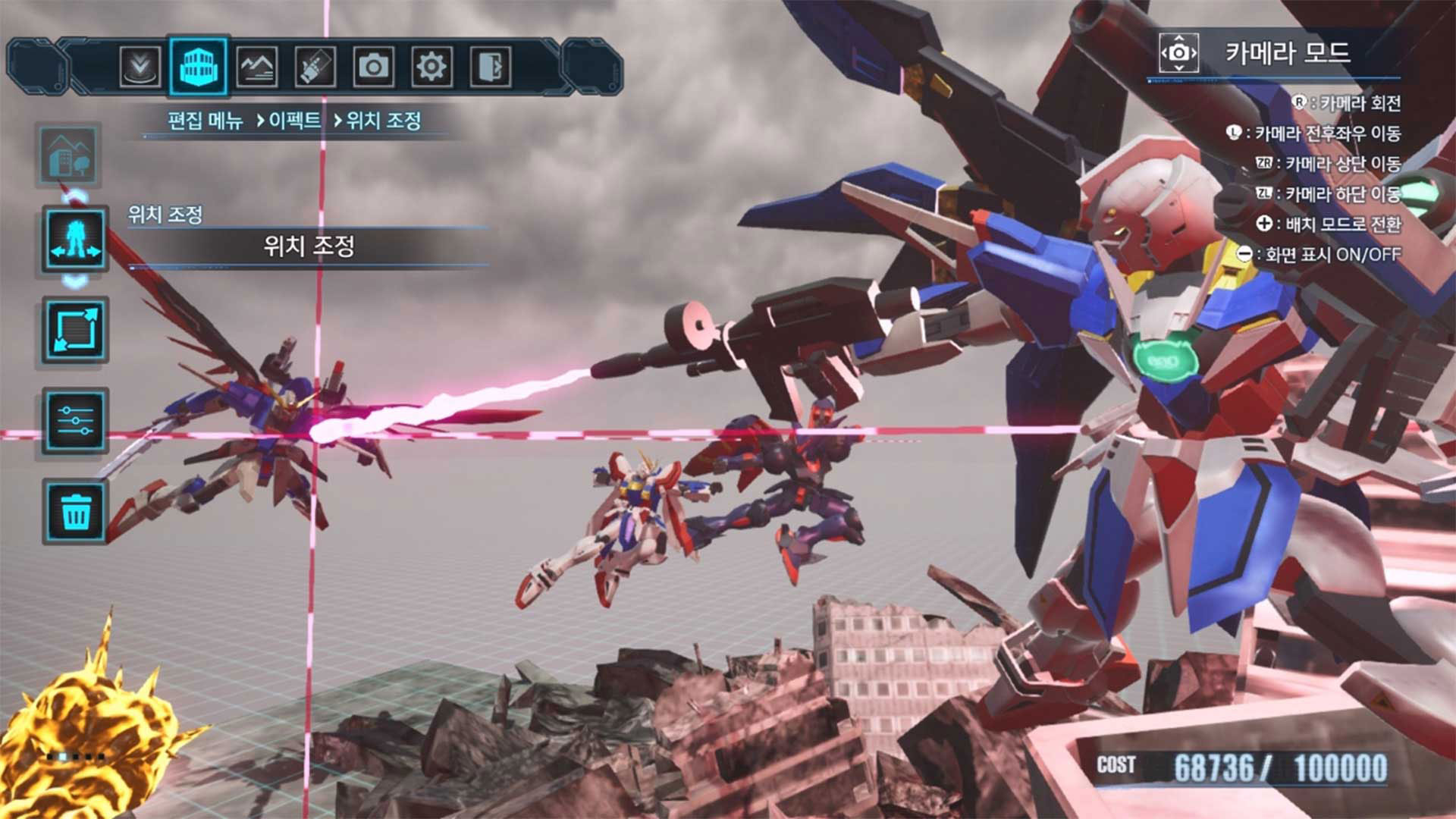The height and width of the screenshot is (819, 1456).
Task: Click the trash can delete icon
Action: pos(75,512)
